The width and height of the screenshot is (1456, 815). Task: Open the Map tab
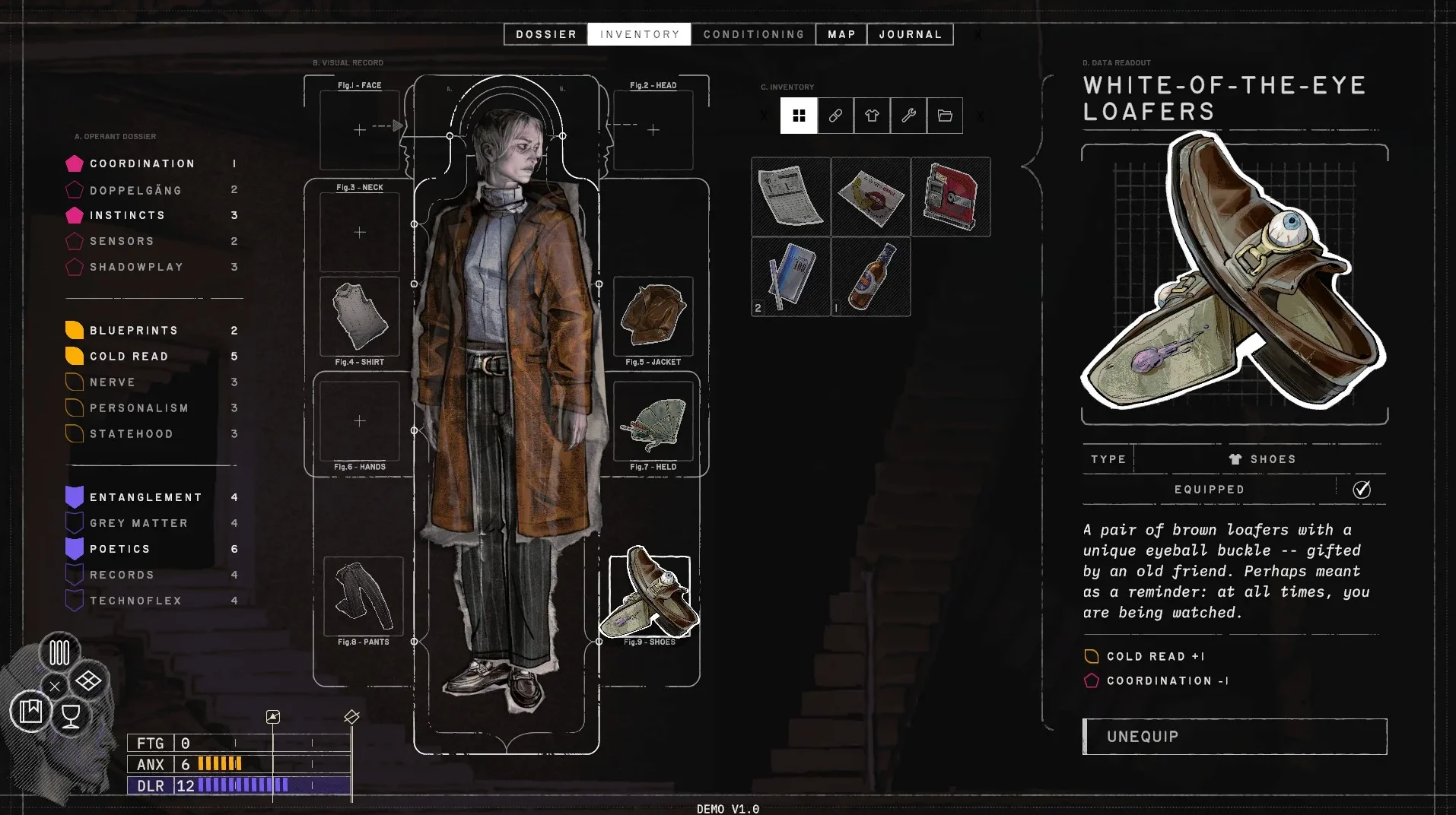click(841, 34)
